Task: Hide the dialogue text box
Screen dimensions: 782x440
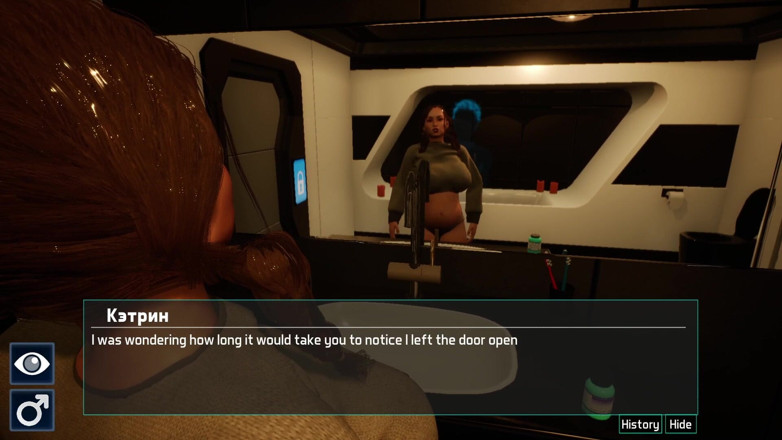Action: coord(681,425)
